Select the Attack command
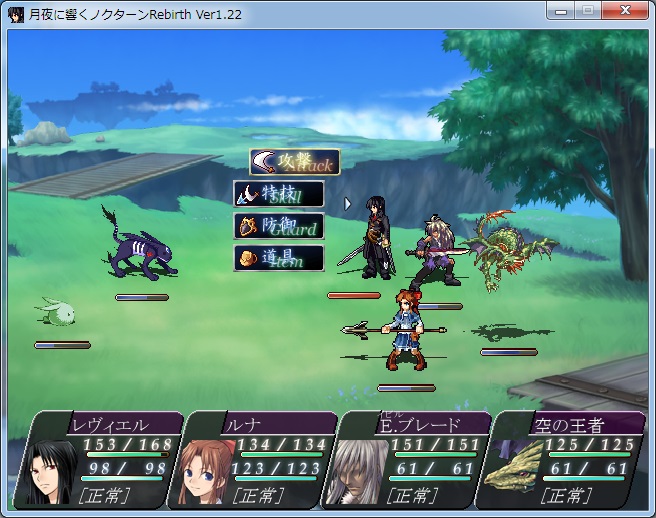This screenshot has height=518, width=656. coord(294,162)
